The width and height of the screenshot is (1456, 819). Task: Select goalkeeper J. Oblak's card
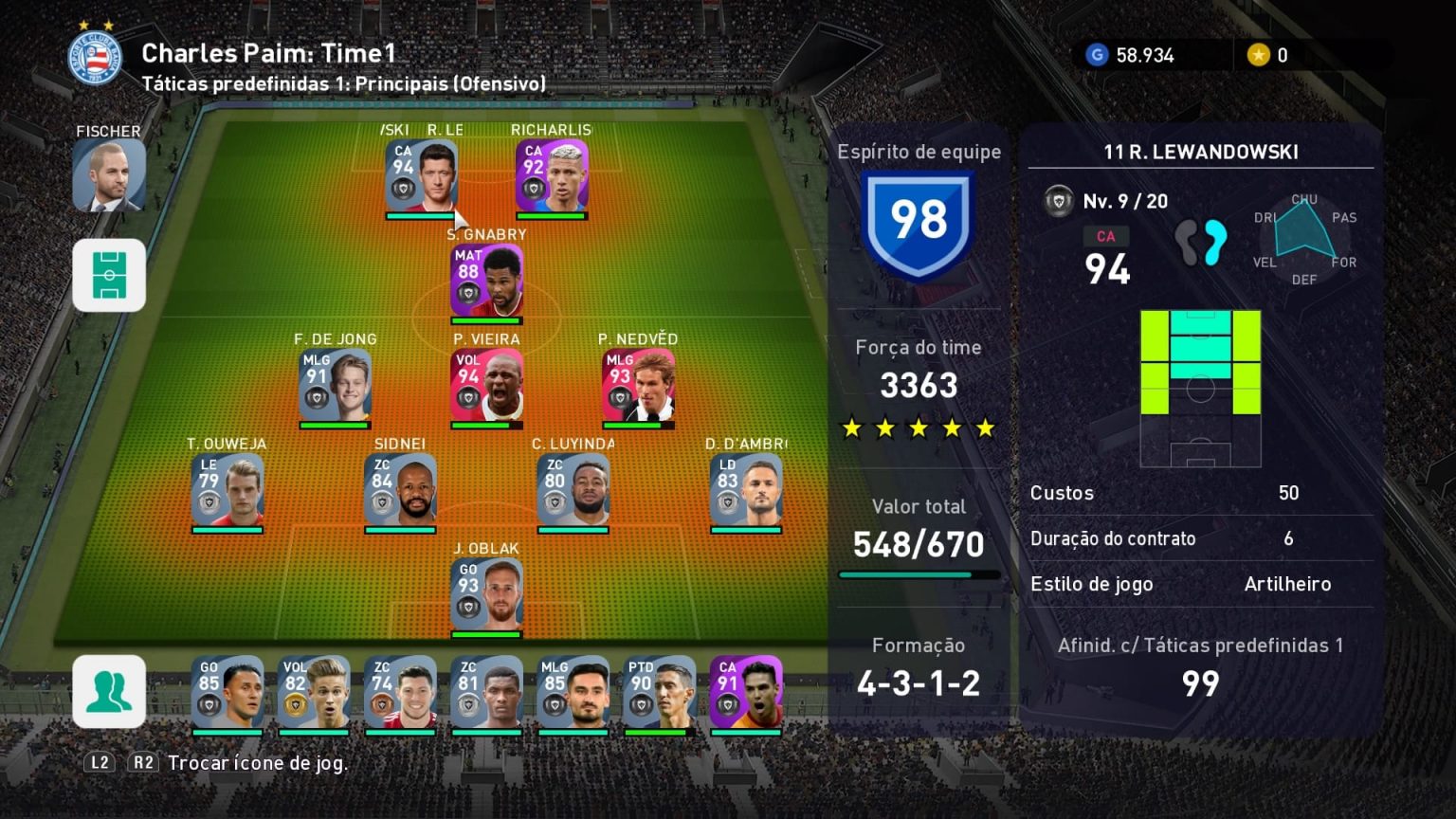pyautogui.click(x=486, y=595)
